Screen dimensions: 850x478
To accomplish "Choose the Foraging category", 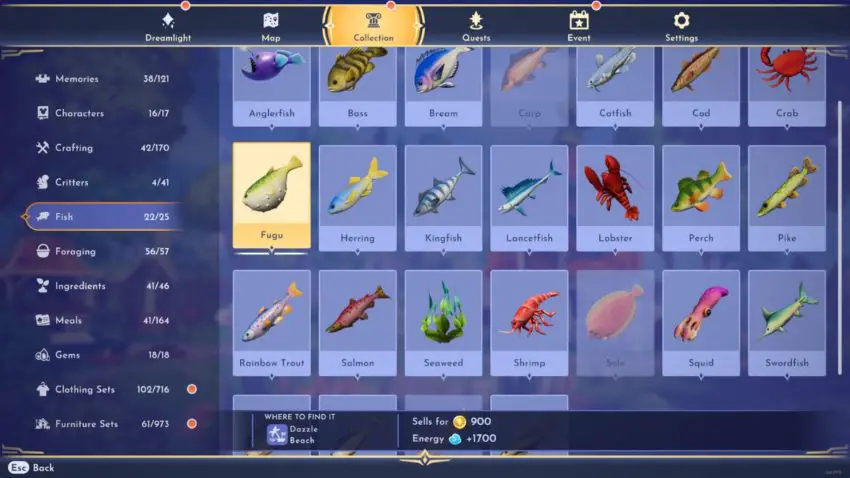I will [x=102, y=251].
